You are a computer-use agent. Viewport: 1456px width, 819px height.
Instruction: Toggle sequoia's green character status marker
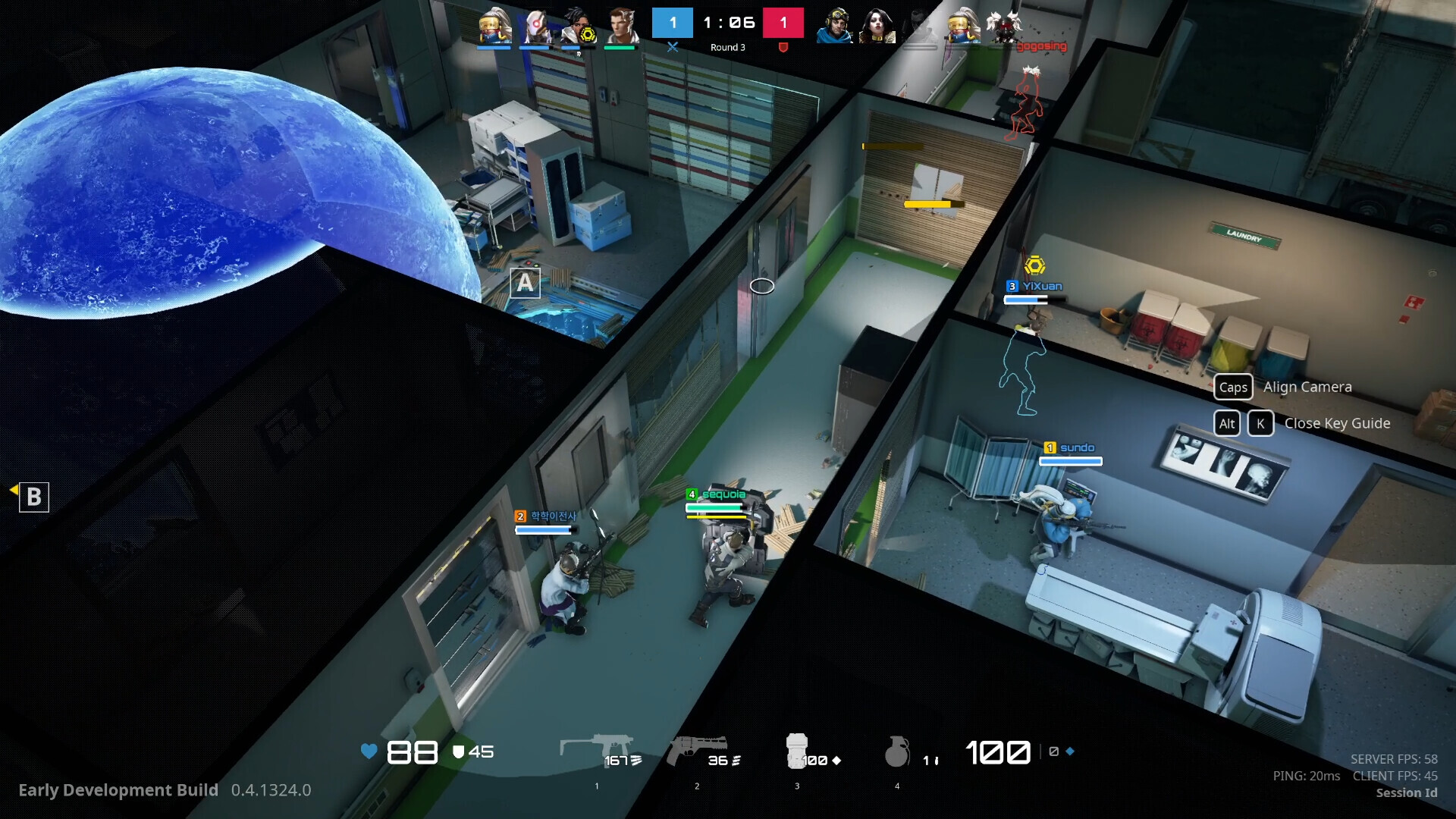[692, 493]
